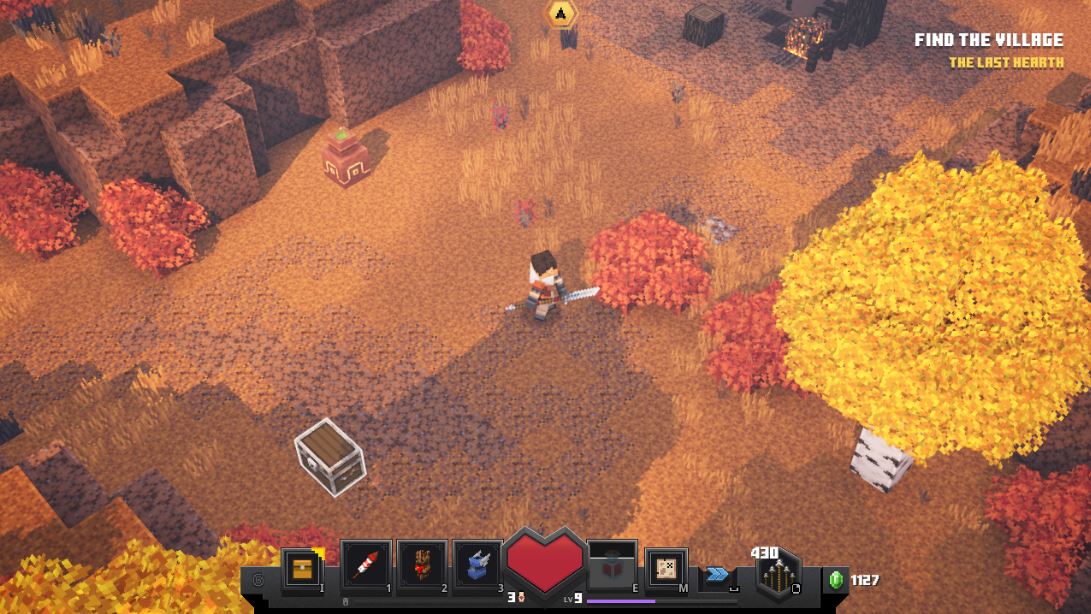Trigger the blue dodge roll arrows
The height and width of the screenshot is (614, 1091).
tap(716, 574)
